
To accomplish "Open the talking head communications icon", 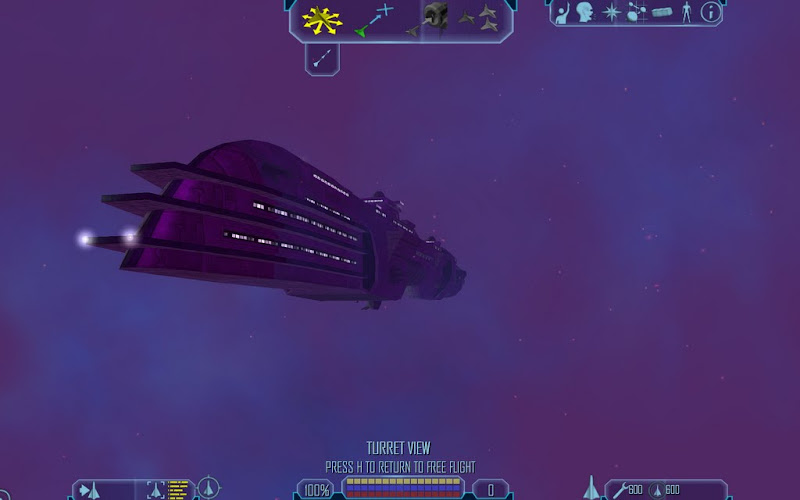I will tap(585, 13).
